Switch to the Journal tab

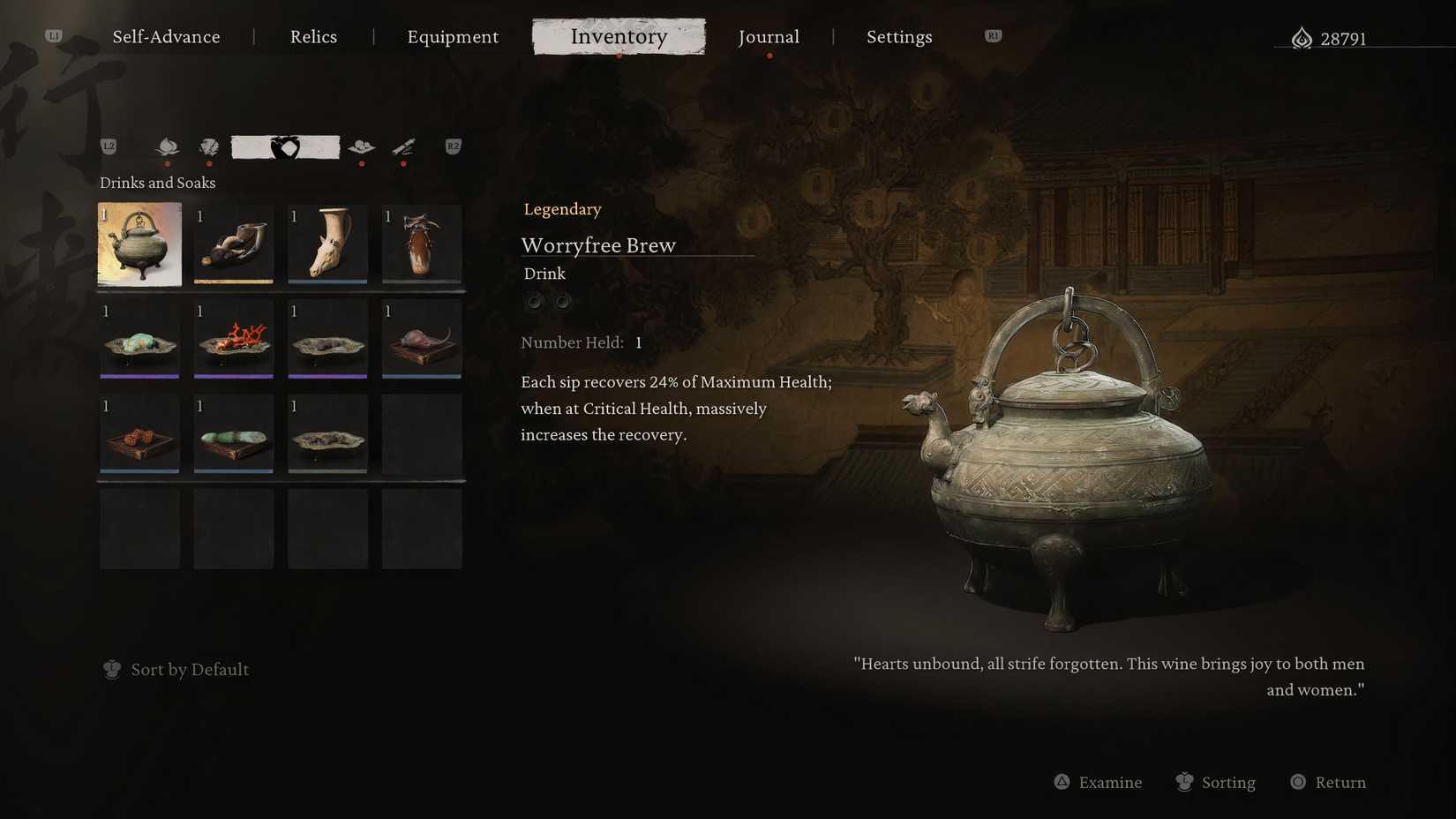(x=769, y=37)
